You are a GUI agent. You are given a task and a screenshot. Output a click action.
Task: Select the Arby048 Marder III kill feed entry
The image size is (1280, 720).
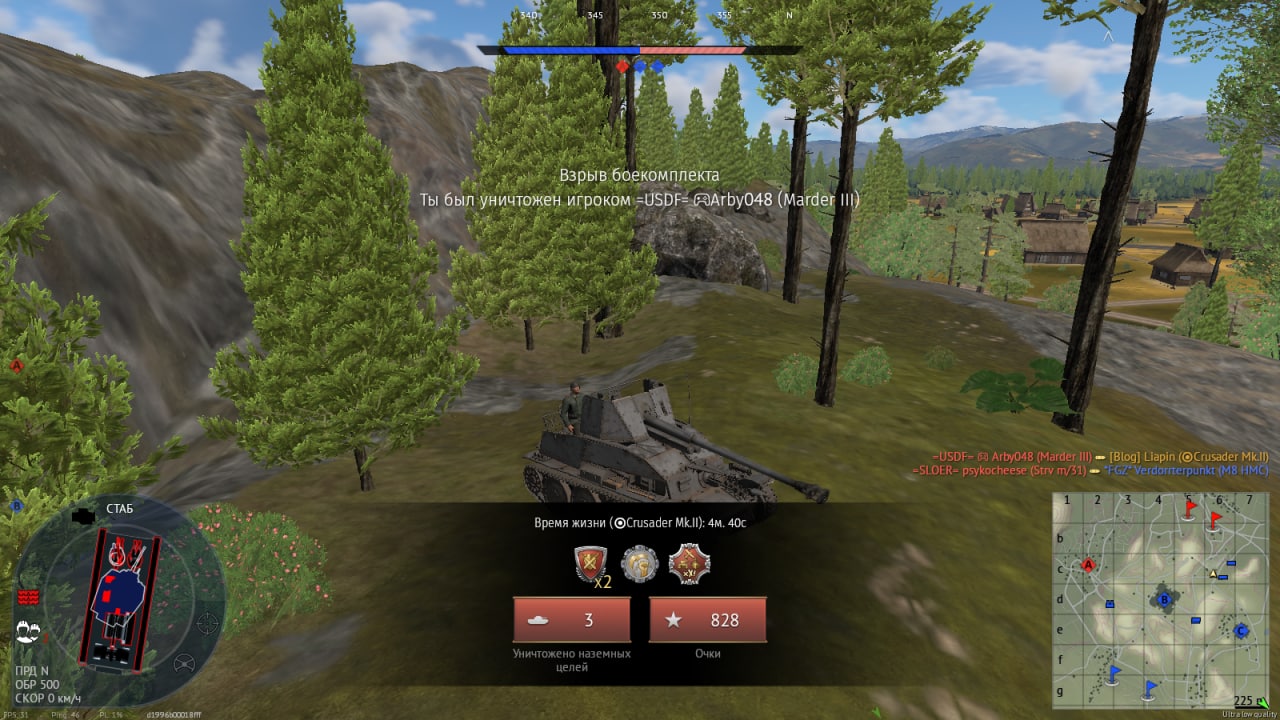1013,456
